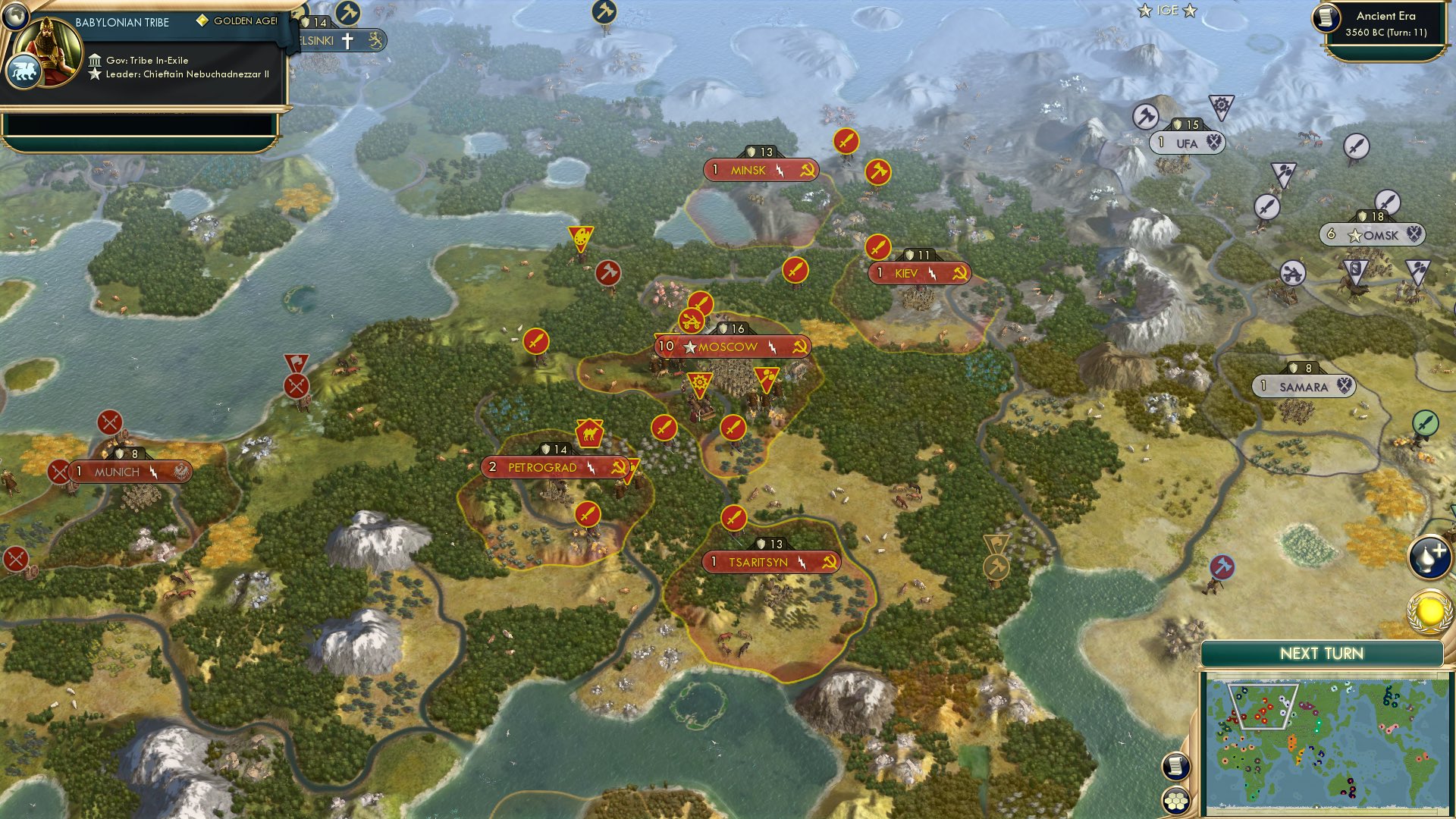Select the worker hammer unit icon above Minsk

877,173
